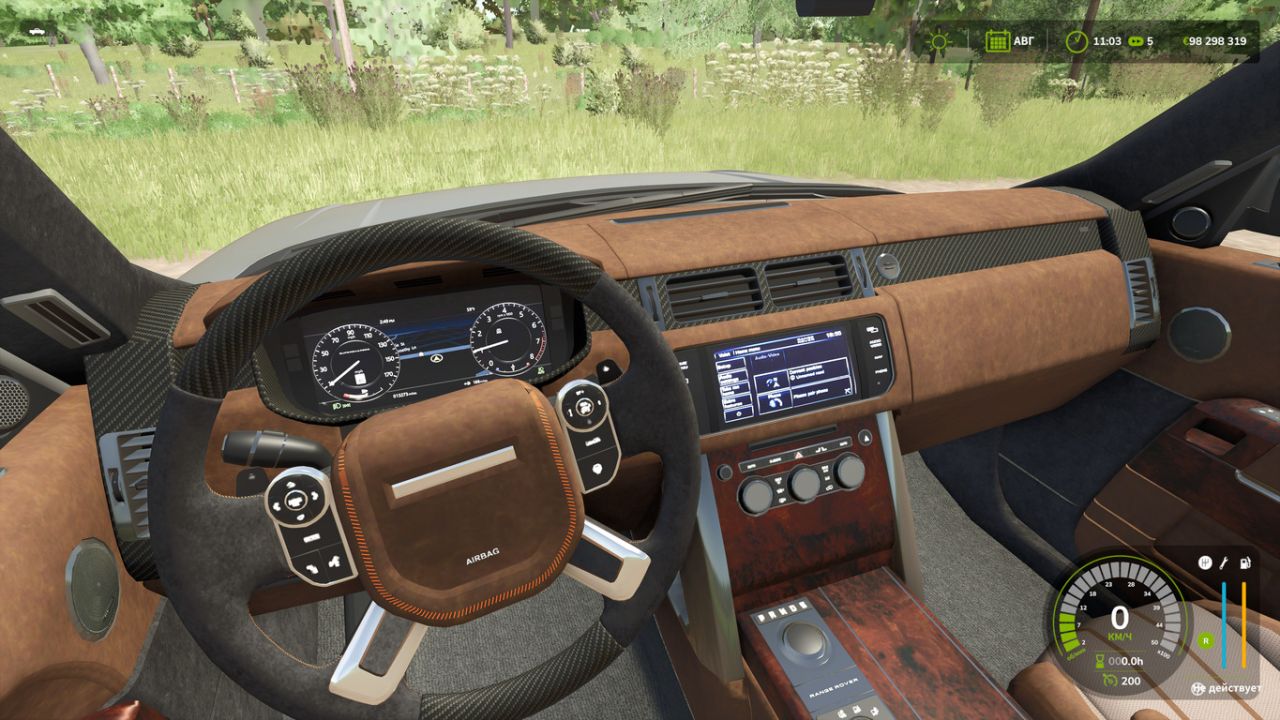This screenshot has height=720, width=1280.
Task: Click the sun weather icon in the HUD
Action: pos(937,41)
